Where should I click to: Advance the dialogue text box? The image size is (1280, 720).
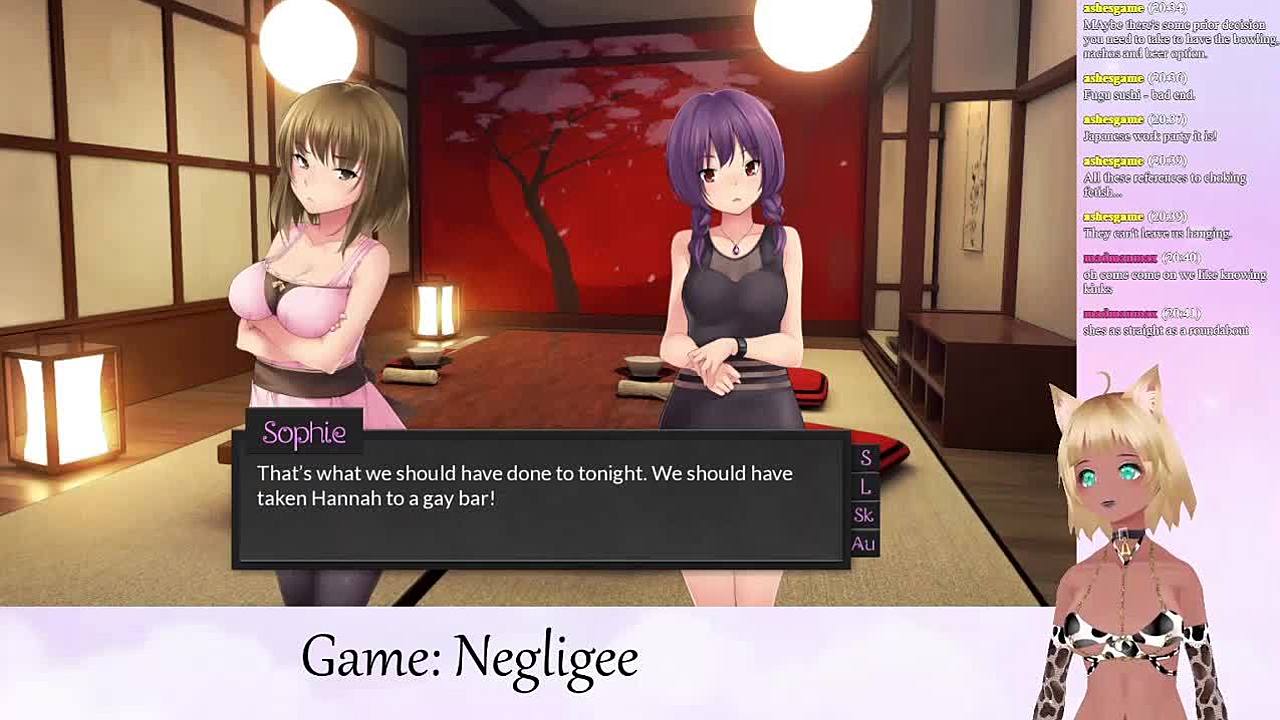(540, 510)
